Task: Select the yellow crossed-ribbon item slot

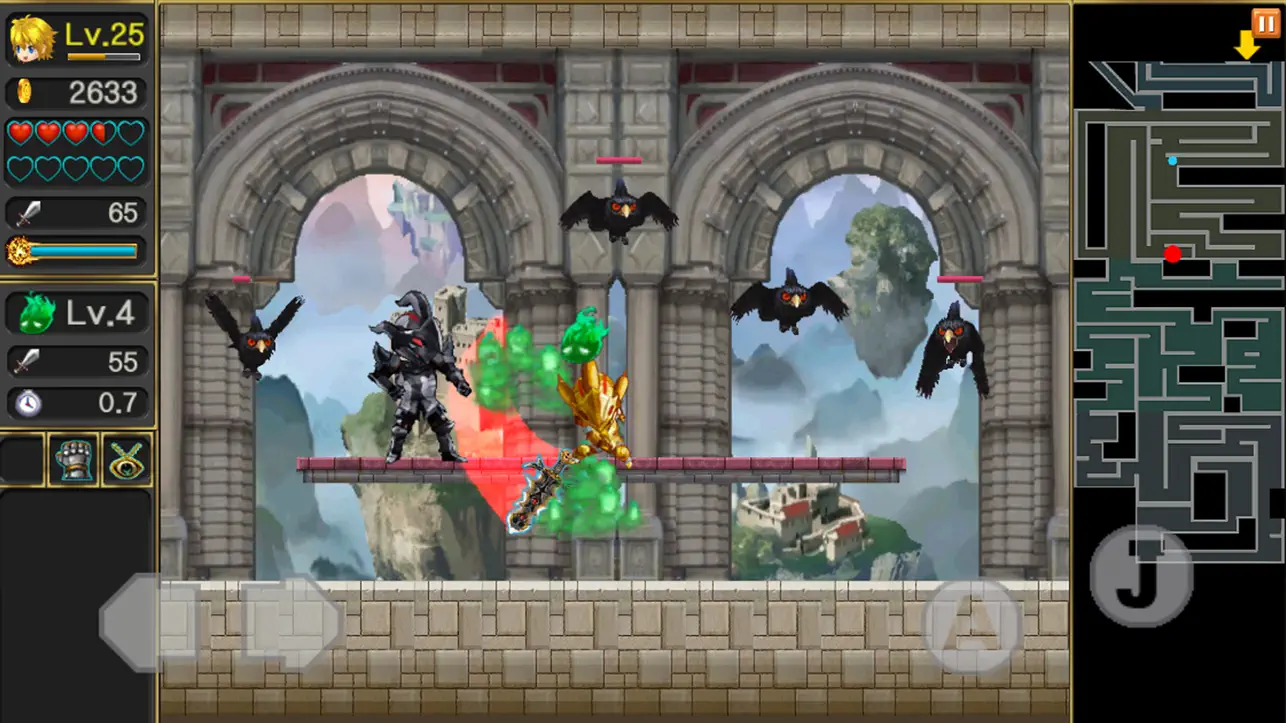Action: point(127,460)
